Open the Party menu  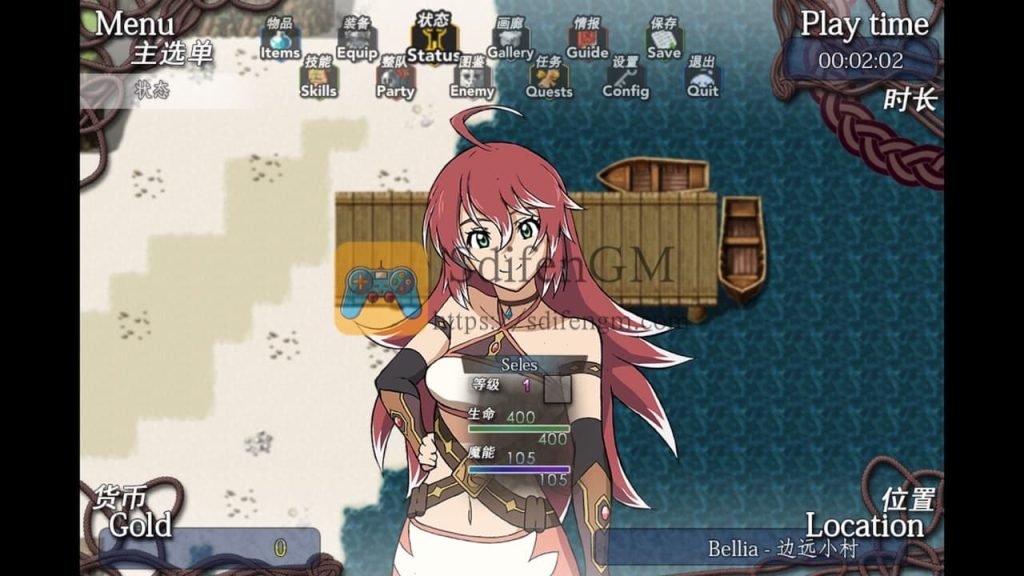click(x=395, y=81)
